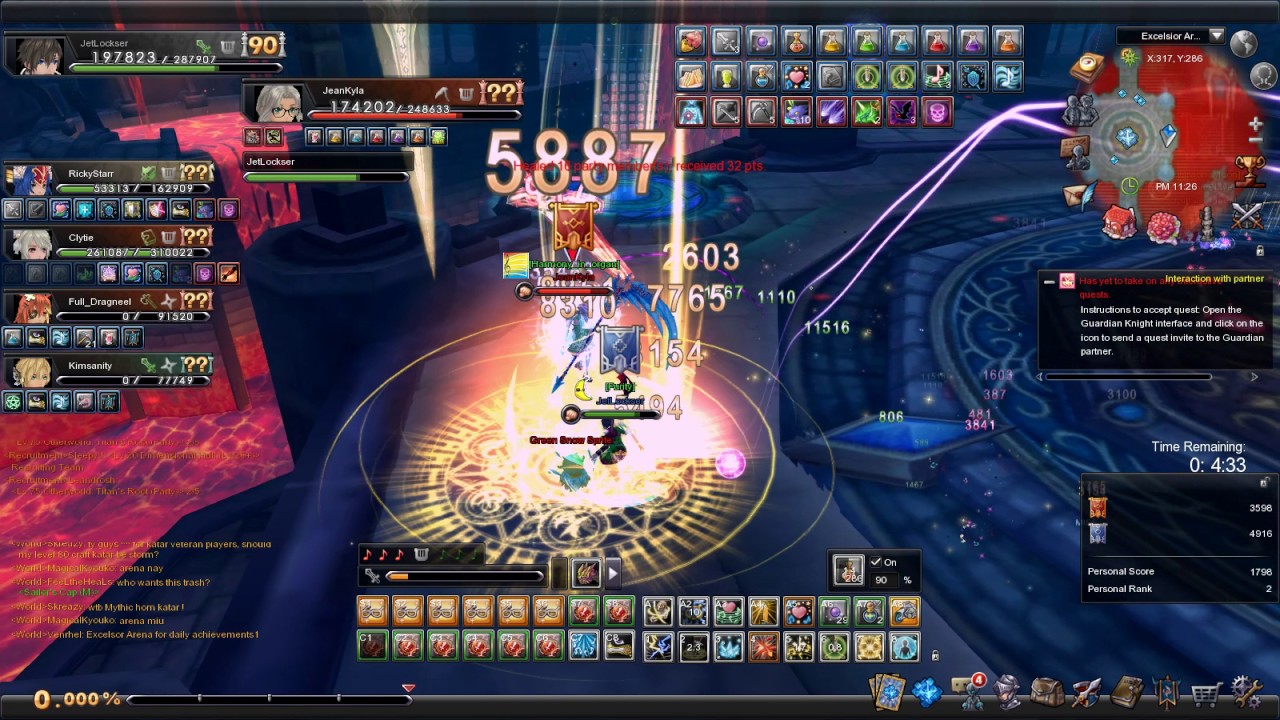Open the guild banner icon
1280x720 pixels.
(x=1167, y=691)
